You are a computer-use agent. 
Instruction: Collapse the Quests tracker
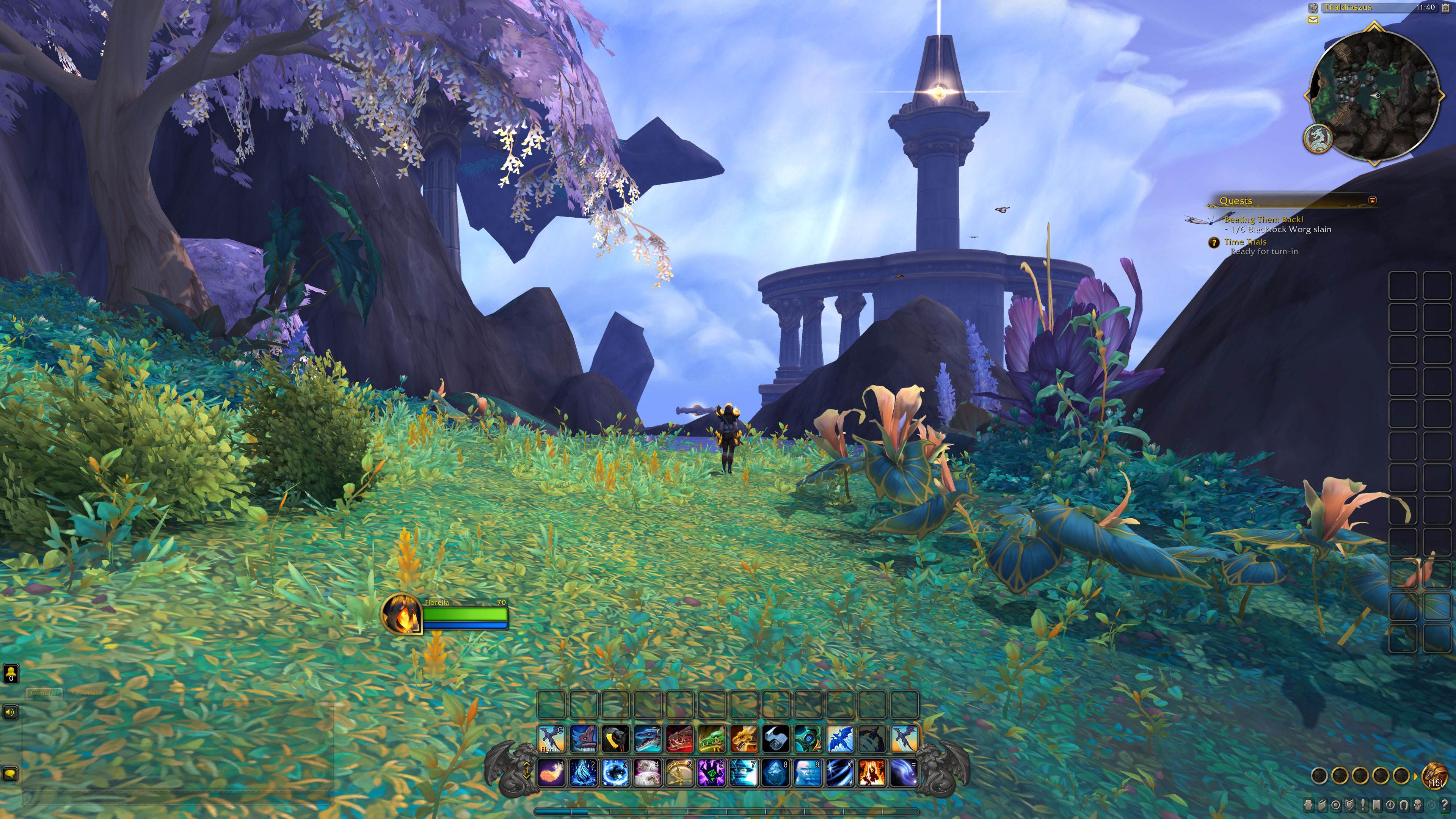(x=1372, y=200)
